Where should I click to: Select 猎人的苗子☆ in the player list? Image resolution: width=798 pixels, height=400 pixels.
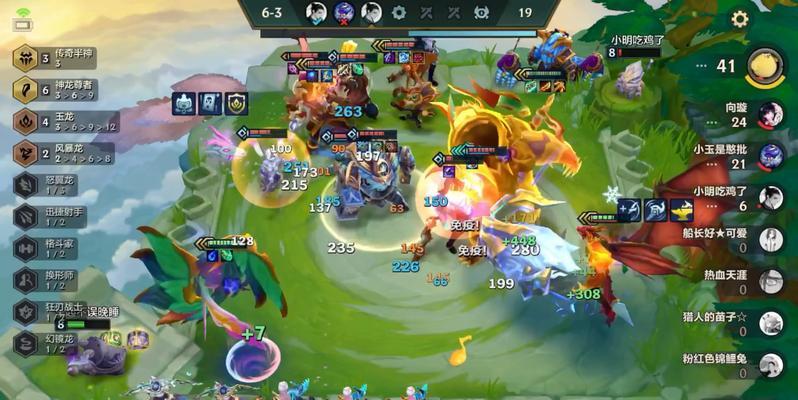coord(769,323)
